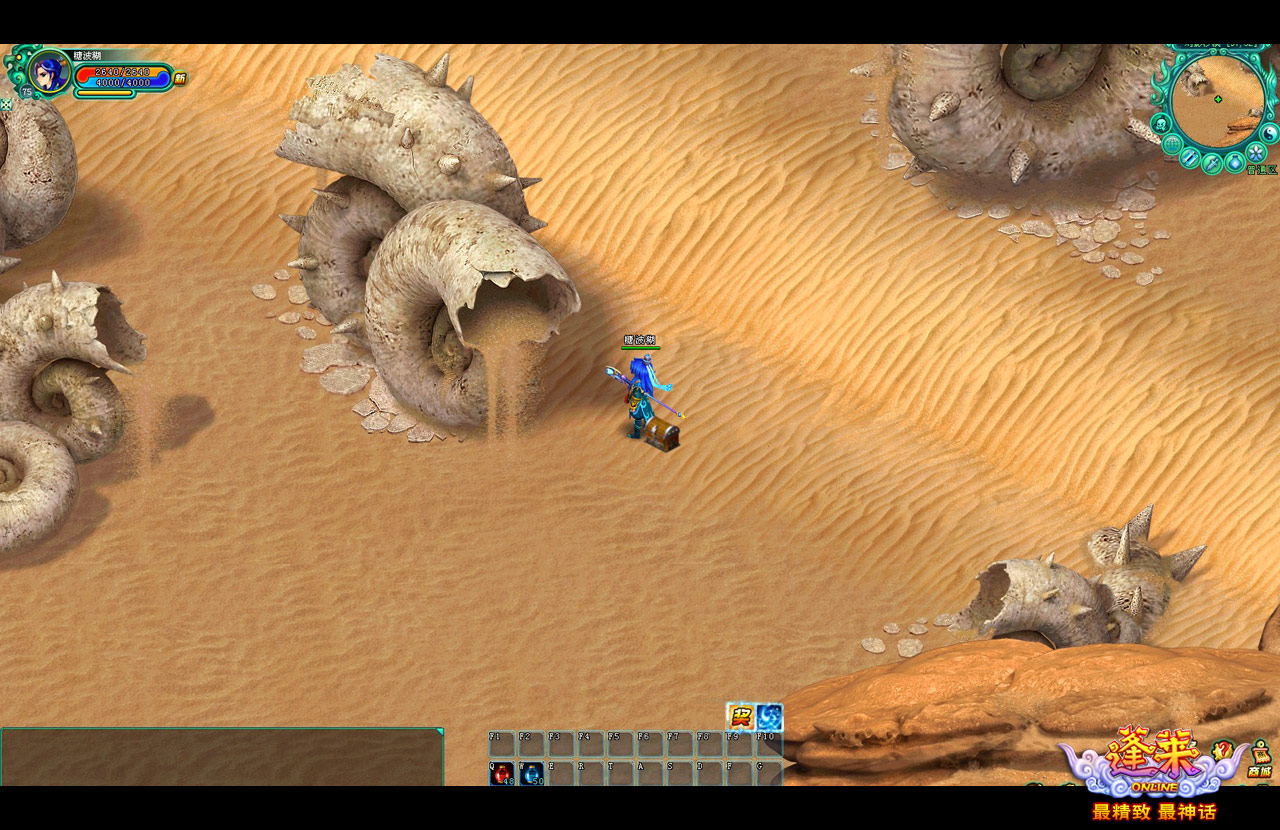Click the blue swirl buff icon

769,717
